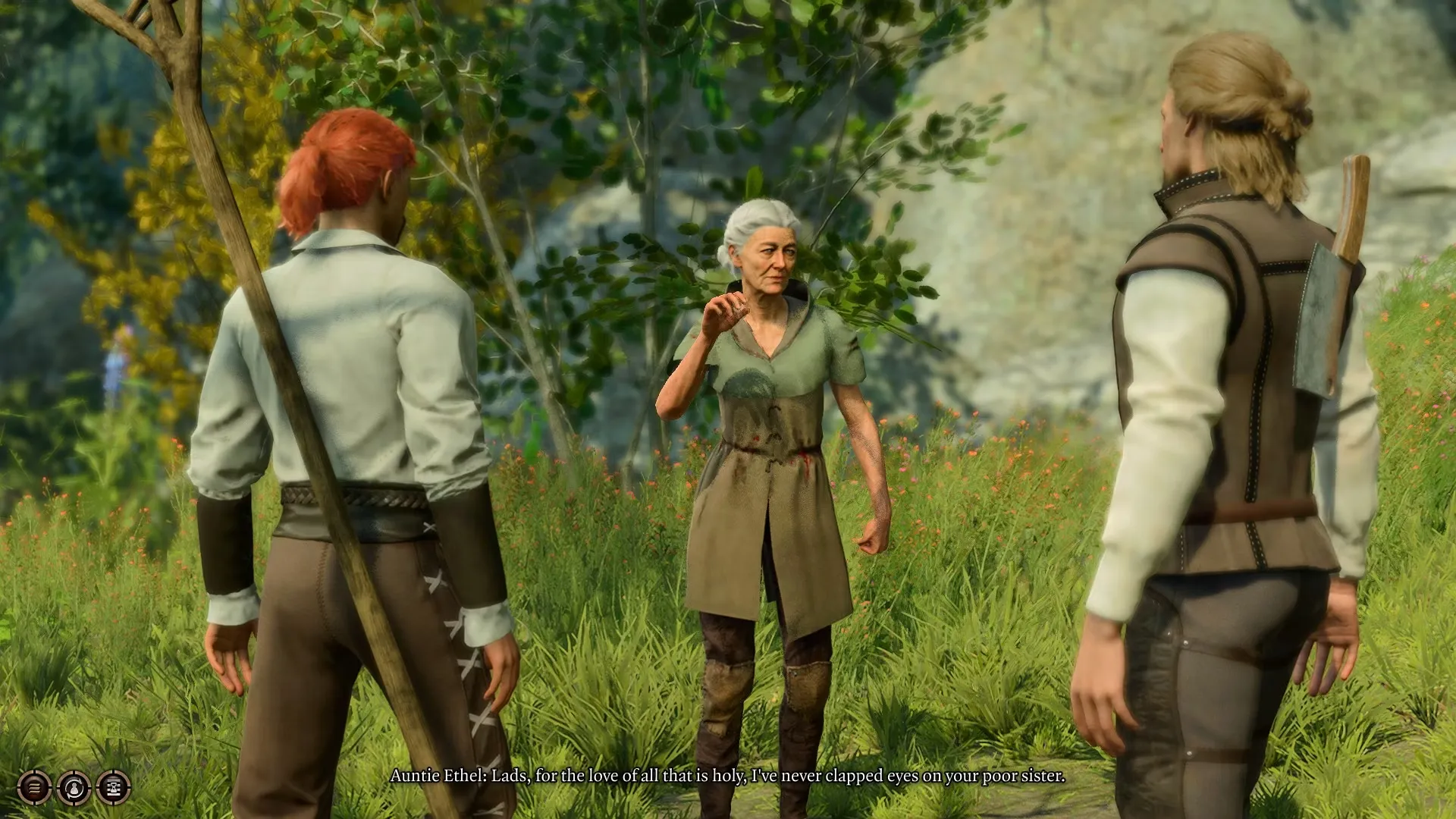Open the three-line menu button
The height and width of the screenshot is (819, 1456).
(34, 788)
